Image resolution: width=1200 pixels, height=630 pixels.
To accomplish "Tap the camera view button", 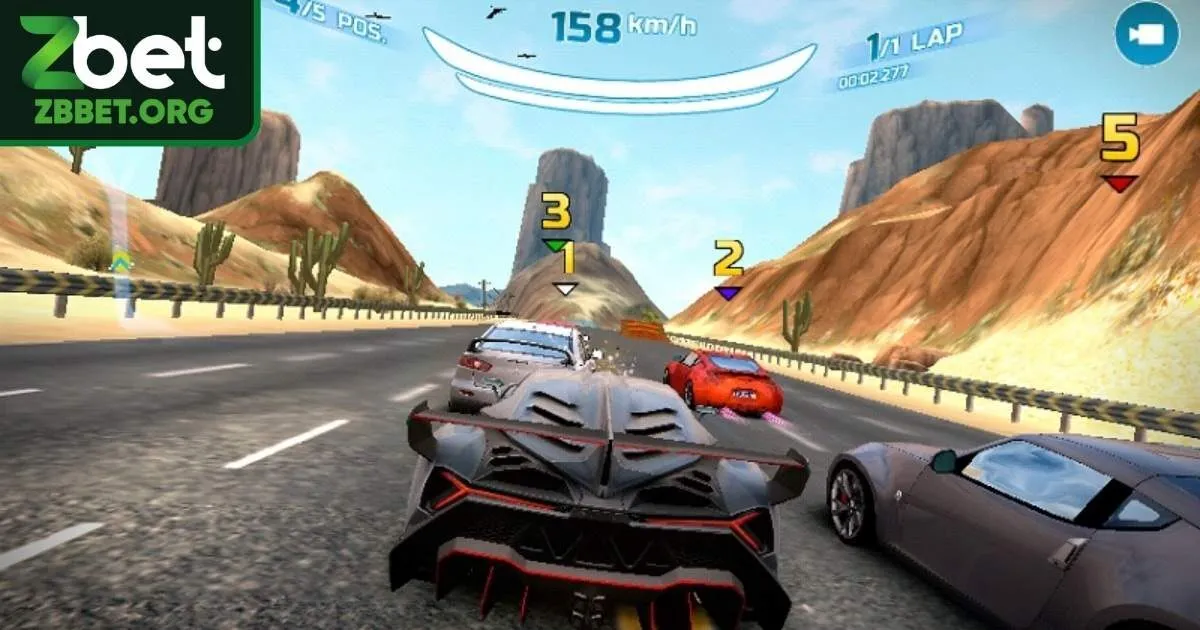I will coord(1147,34).
